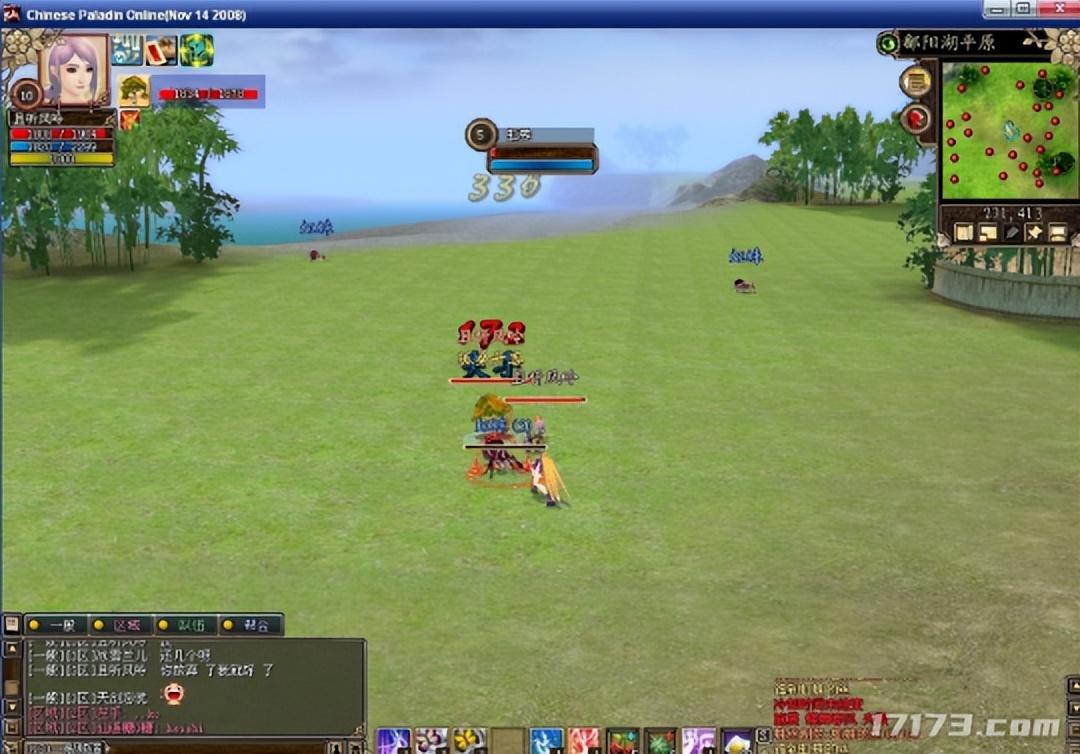Select the targeted enemy nameplate frame
This screenshot has height=754, width=1080.
(x=541, y=148)
